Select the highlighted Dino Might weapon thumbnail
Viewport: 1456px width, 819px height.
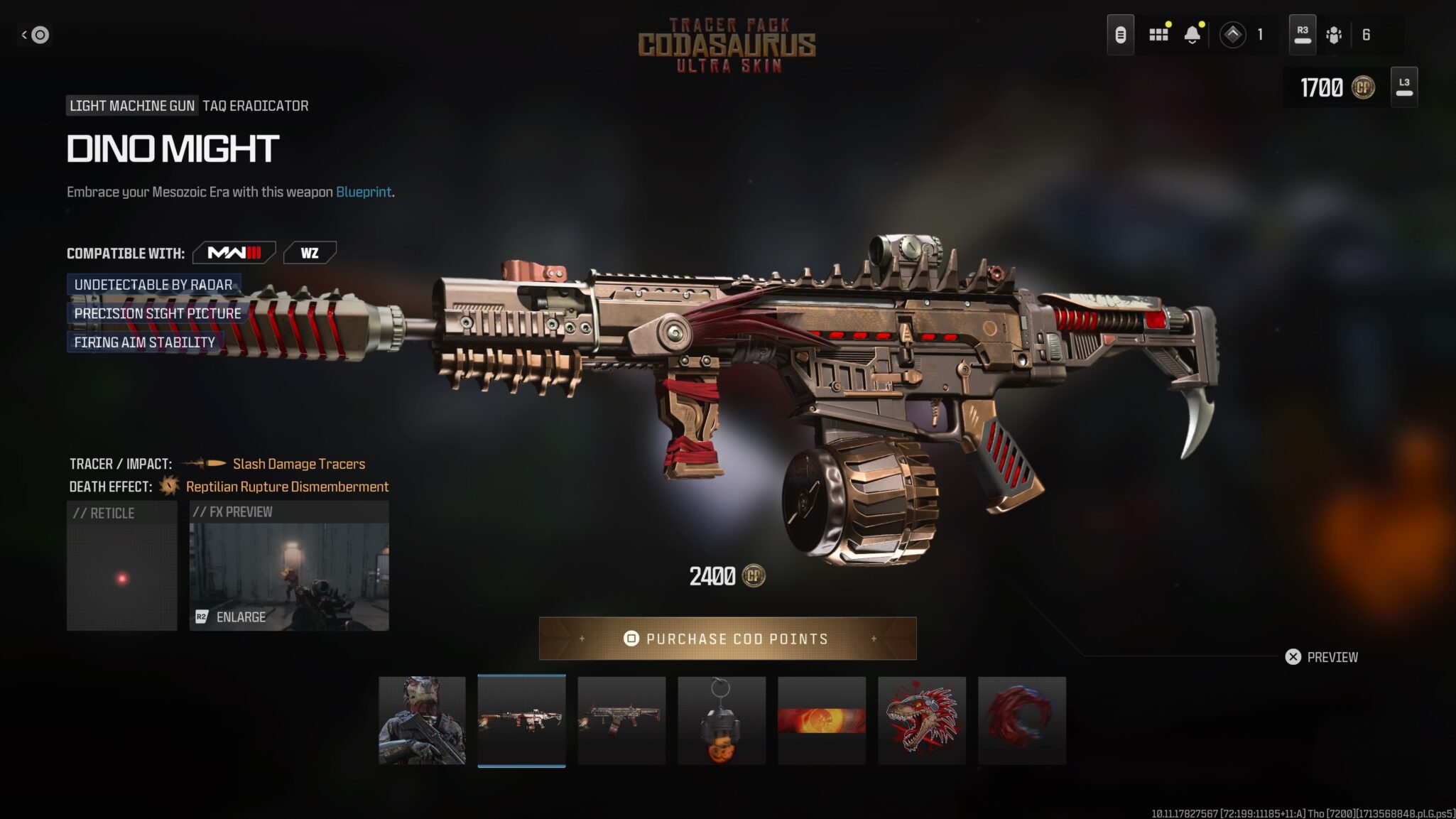click(521, 720)
